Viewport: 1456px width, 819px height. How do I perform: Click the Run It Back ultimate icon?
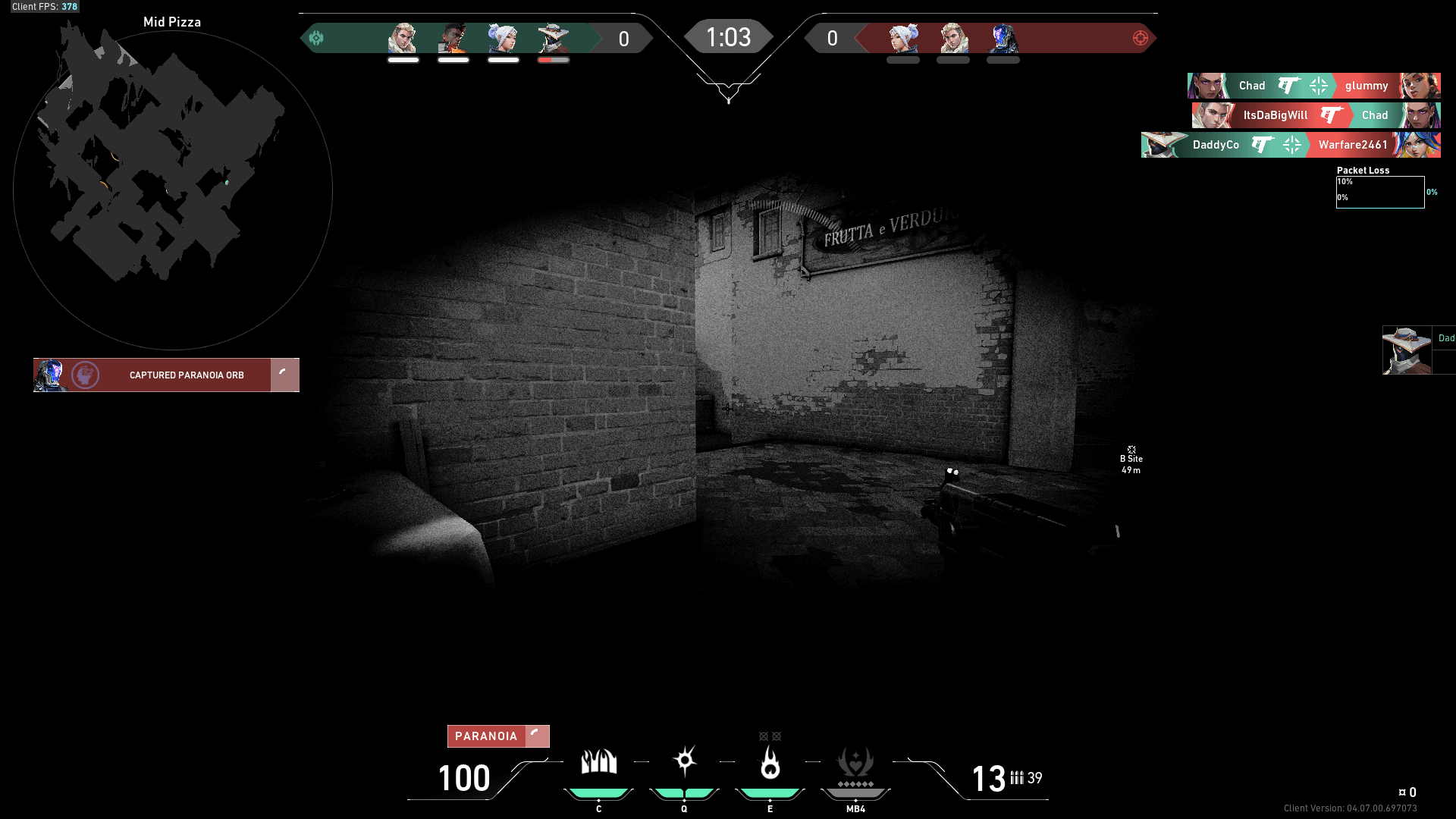855,764
